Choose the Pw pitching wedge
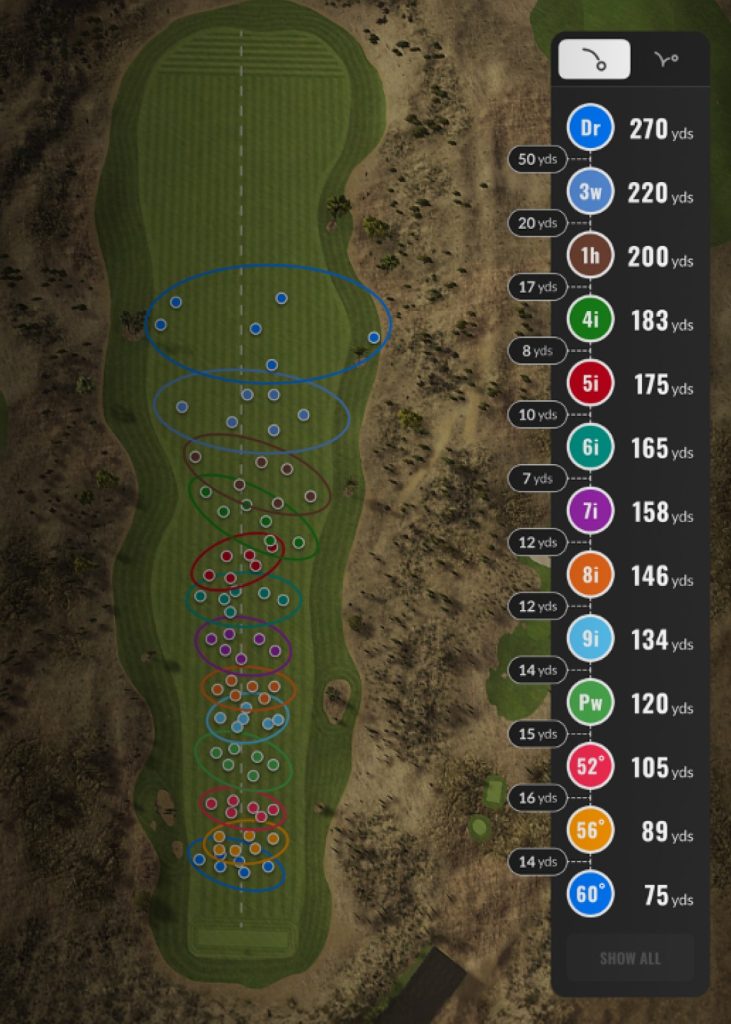This screenshot has height=1024, width=731. pos(590,704)
